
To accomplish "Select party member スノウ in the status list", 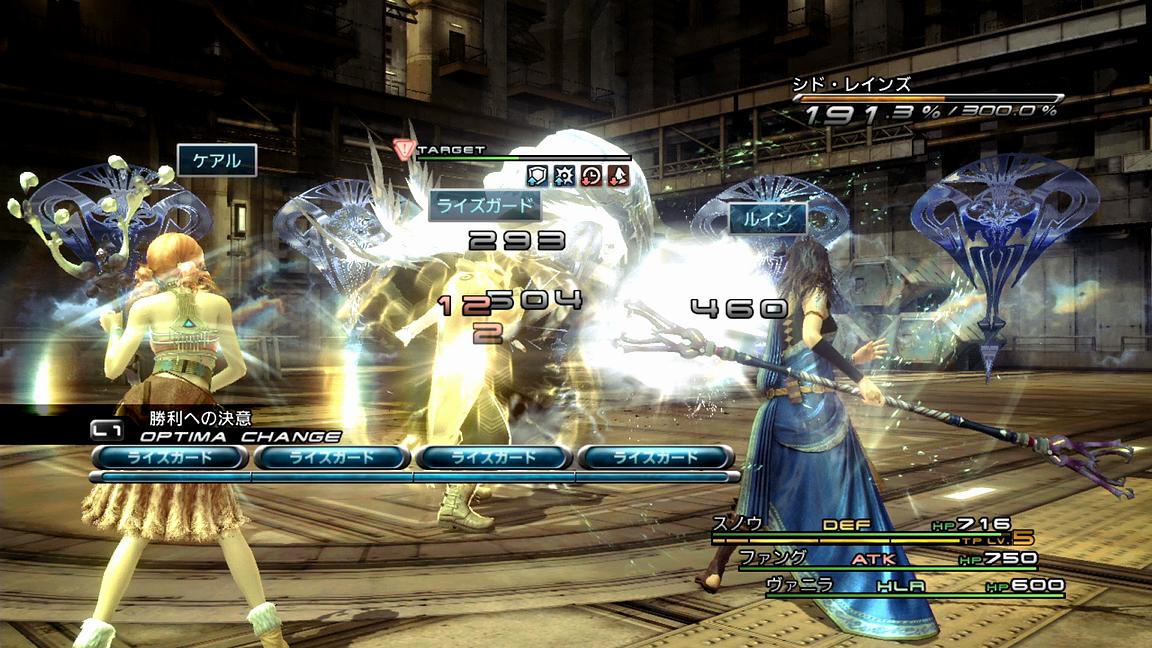I will [x=738, y=523].
